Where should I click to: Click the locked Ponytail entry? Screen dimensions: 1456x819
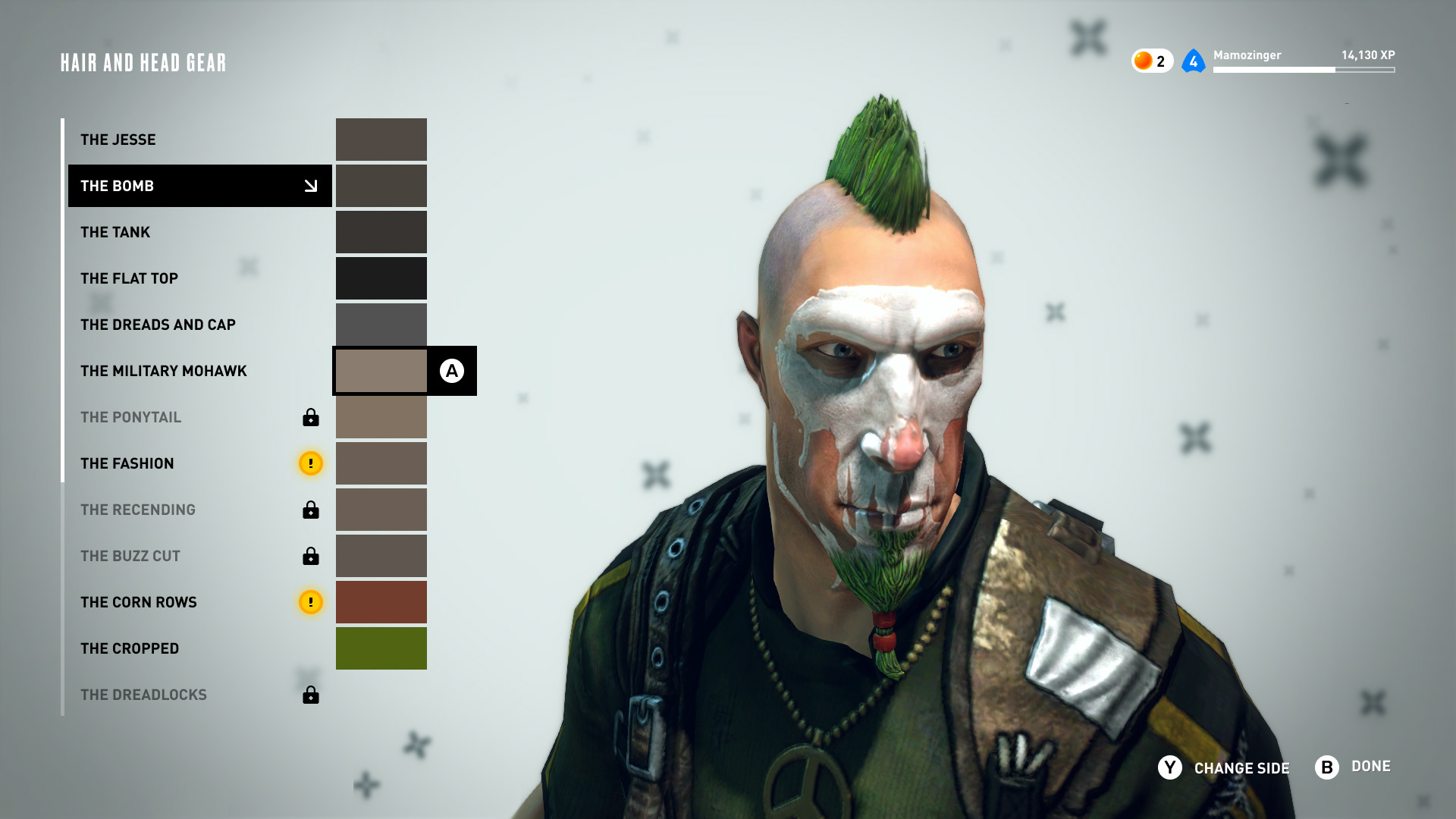click(131, 417)
